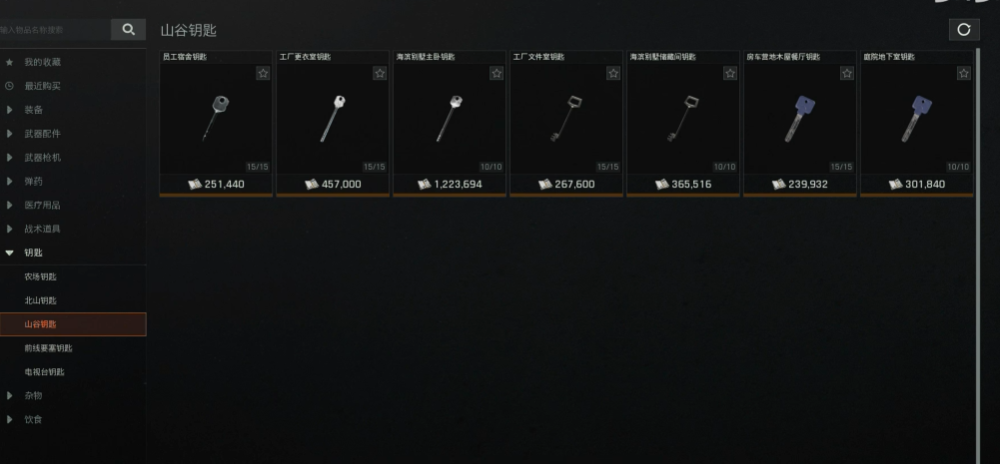Refresh the key listings
Screen dimensions: 1000x464
(x=963, y=30)
